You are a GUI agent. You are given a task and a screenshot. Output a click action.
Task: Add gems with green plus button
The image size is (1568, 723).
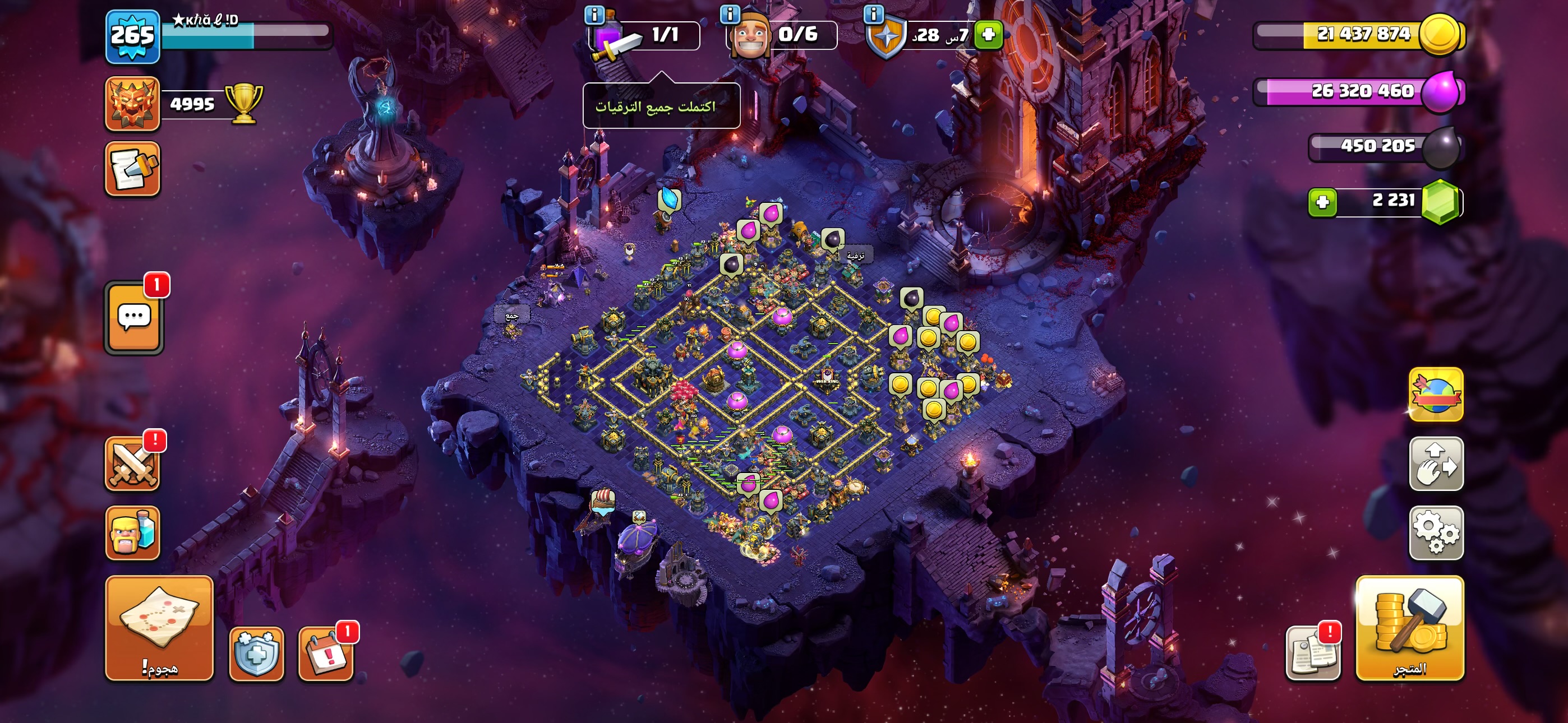(x=1323, y=202)
